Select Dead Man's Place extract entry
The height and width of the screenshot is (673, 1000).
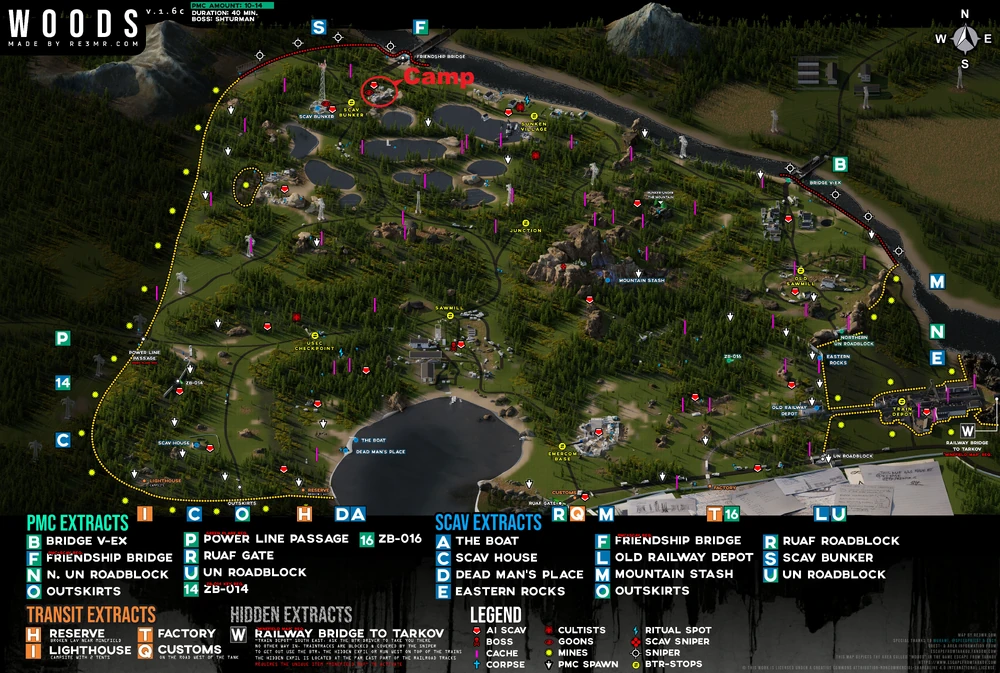tap(518, 574)
